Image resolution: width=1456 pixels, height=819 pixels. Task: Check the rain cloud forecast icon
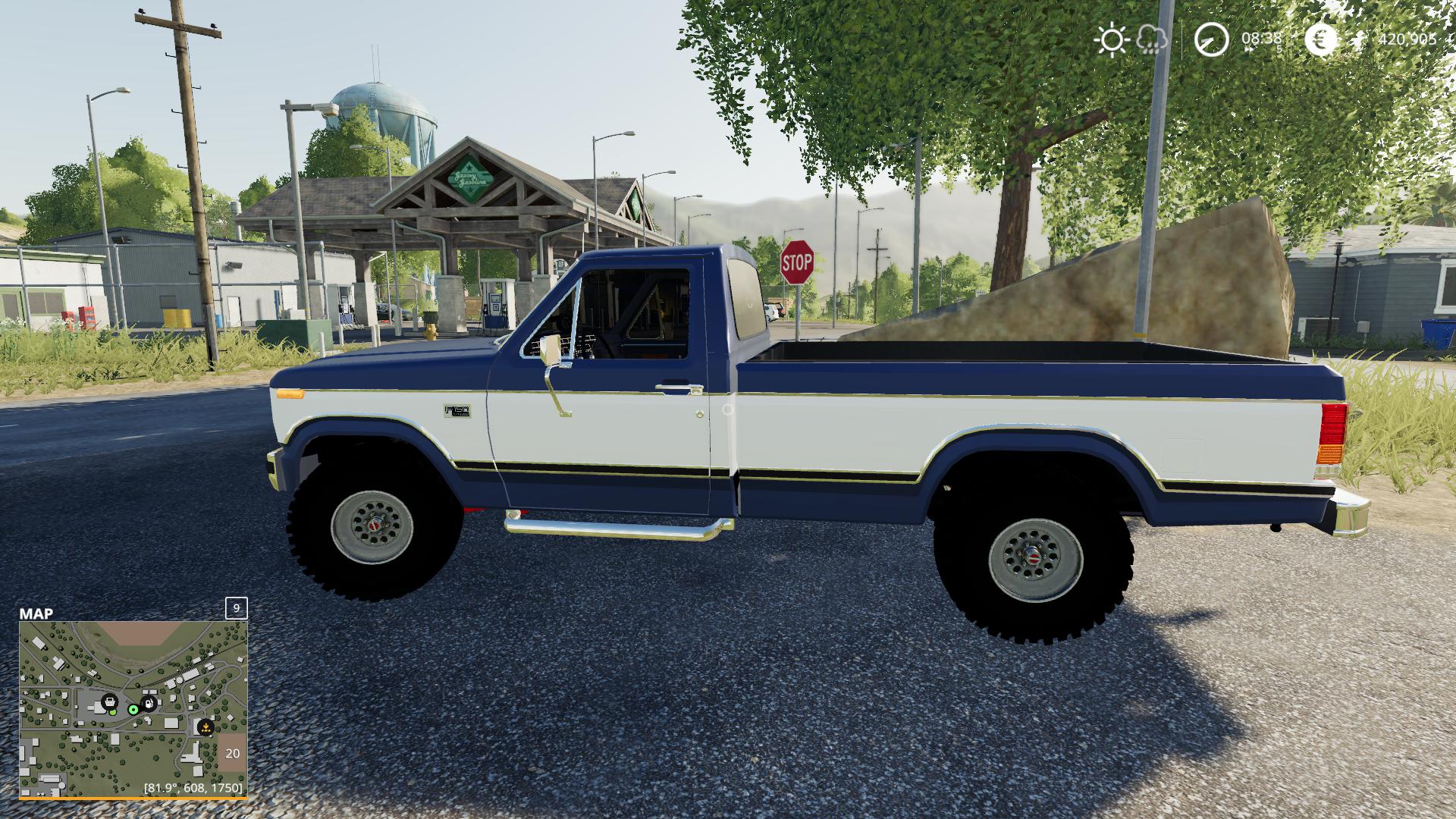pyautogui.click(x=1151, y=40)
